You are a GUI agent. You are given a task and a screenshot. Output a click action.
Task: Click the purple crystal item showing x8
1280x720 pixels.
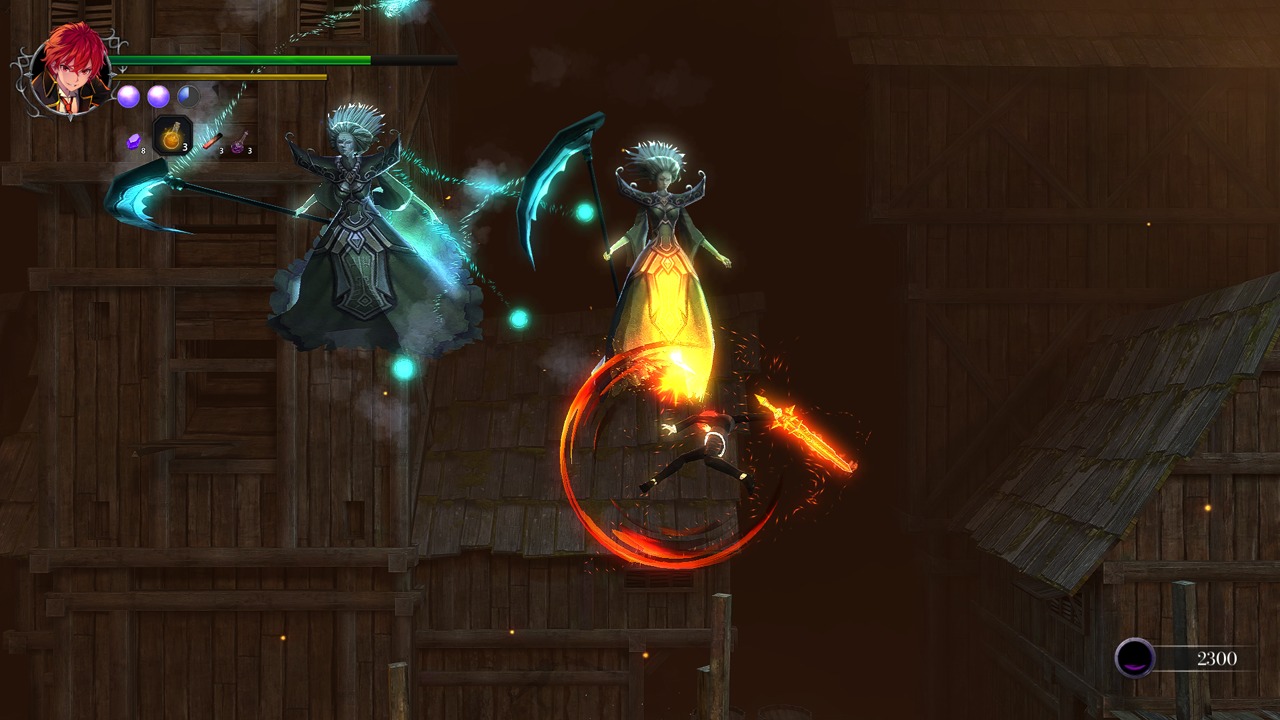tap(132, 142)
